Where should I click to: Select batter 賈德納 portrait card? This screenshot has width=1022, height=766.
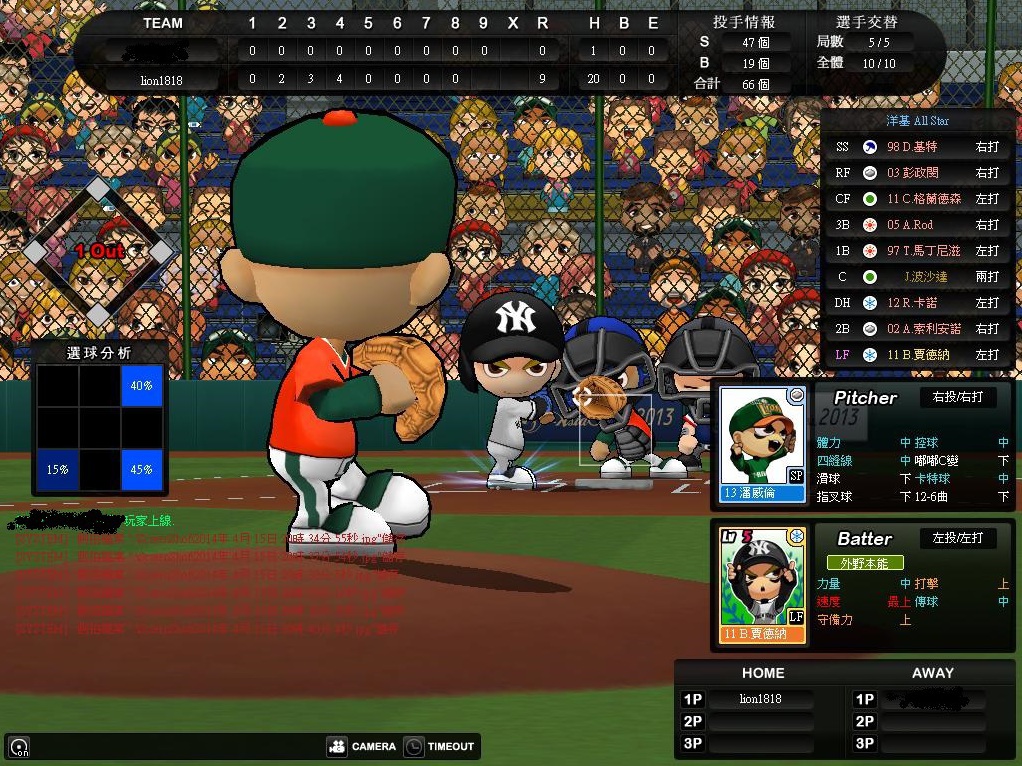pos(763,585)
